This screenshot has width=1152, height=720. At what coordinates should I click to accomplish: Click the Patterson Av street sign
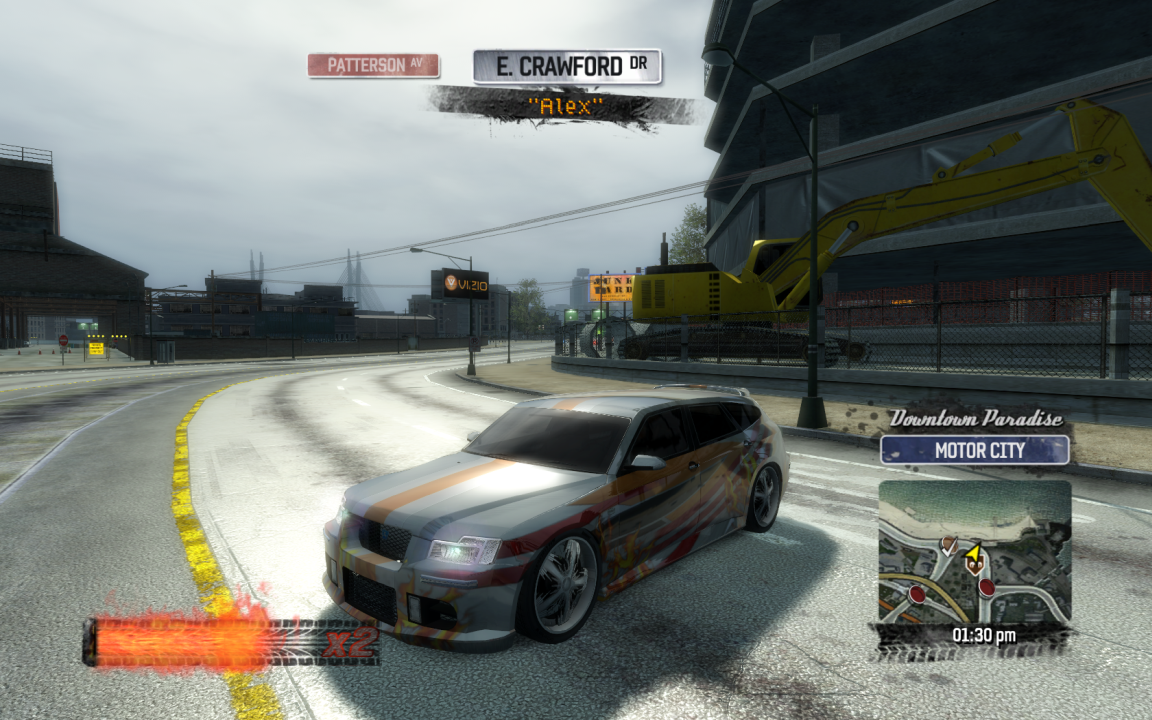pyautogui.click(x=373, y=65)
